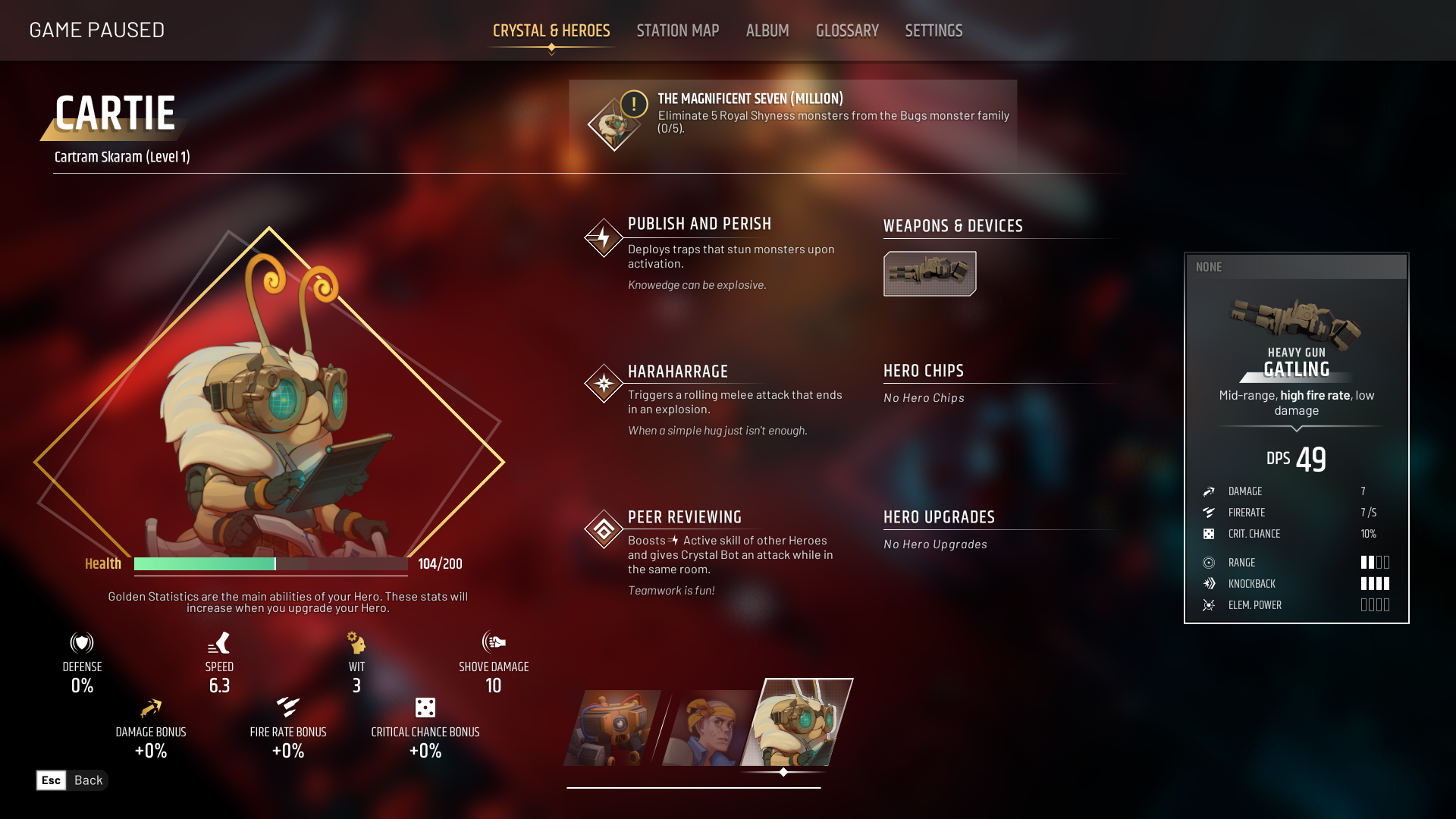This screenshot has width=1456, height=819.
Task: Open the Station Map tab
Action: (677, 31)
